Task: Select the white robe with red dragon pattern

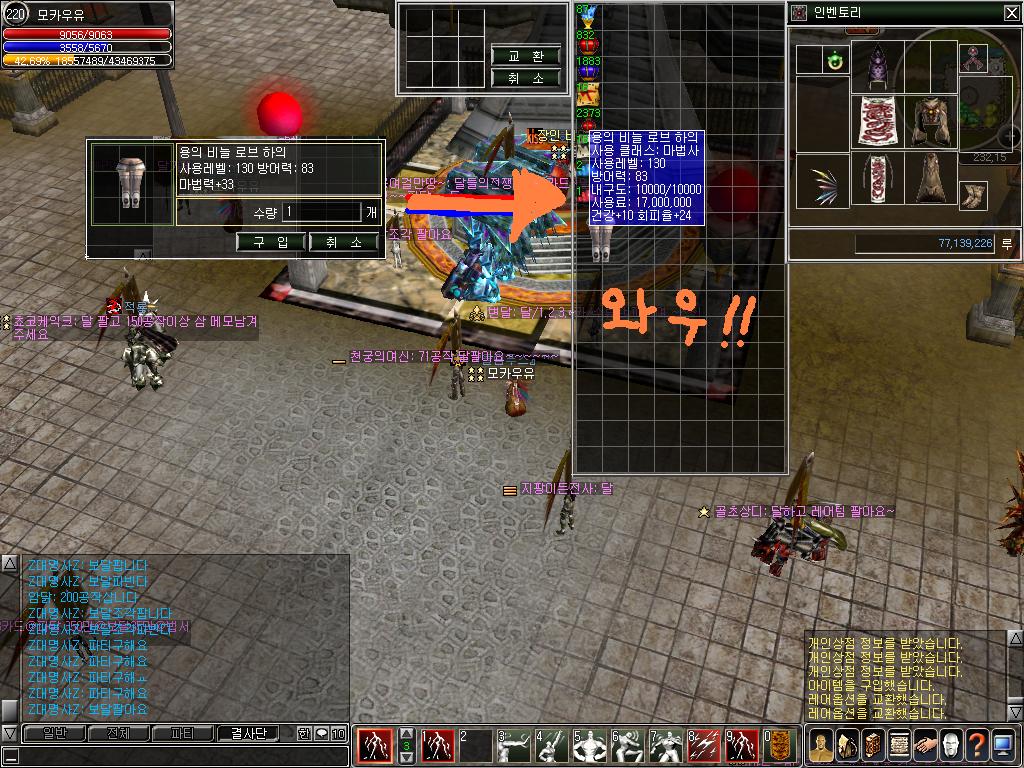Action: [x=879, y=122]
